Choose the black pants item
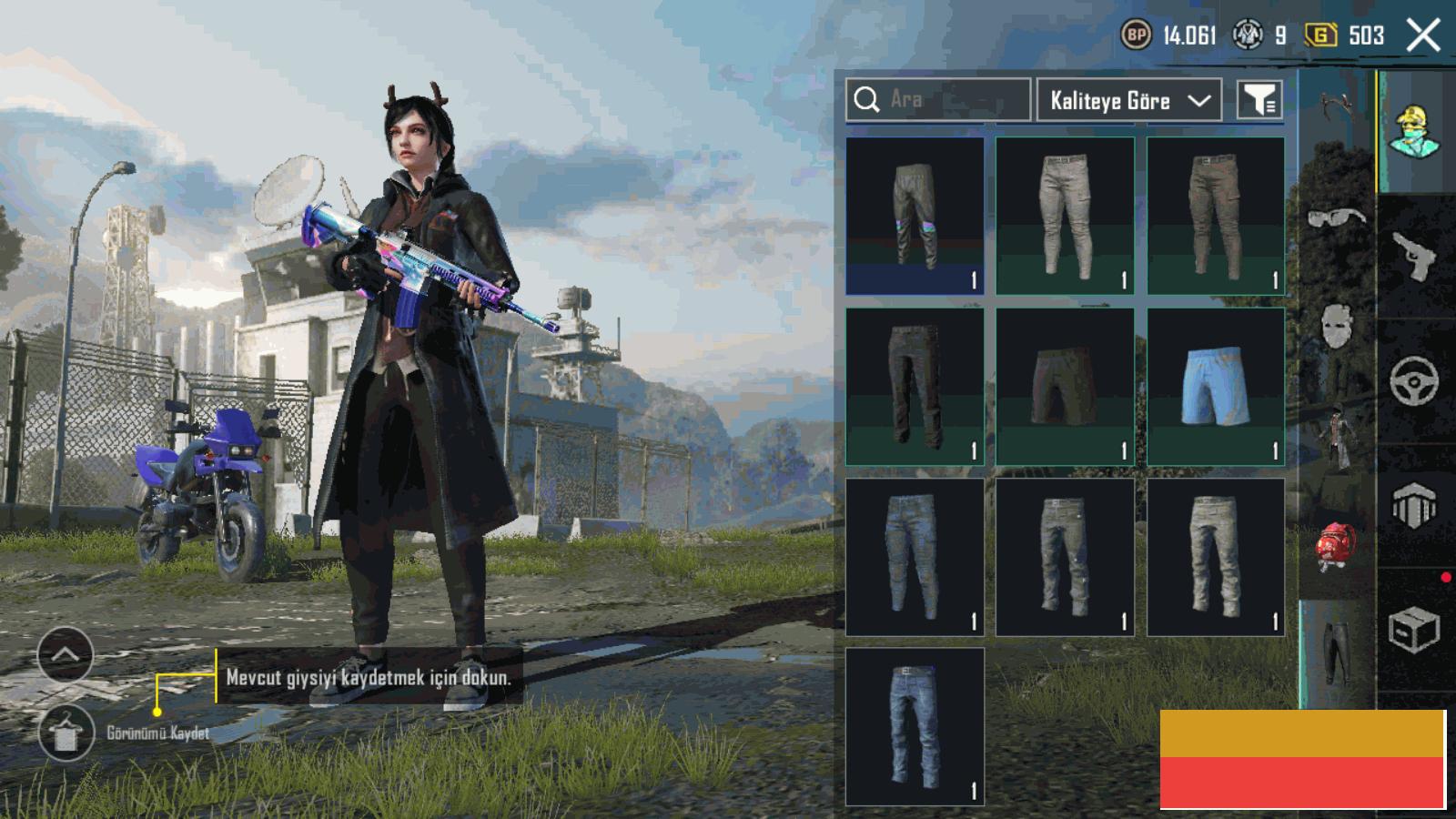 (x=915, y=386)
